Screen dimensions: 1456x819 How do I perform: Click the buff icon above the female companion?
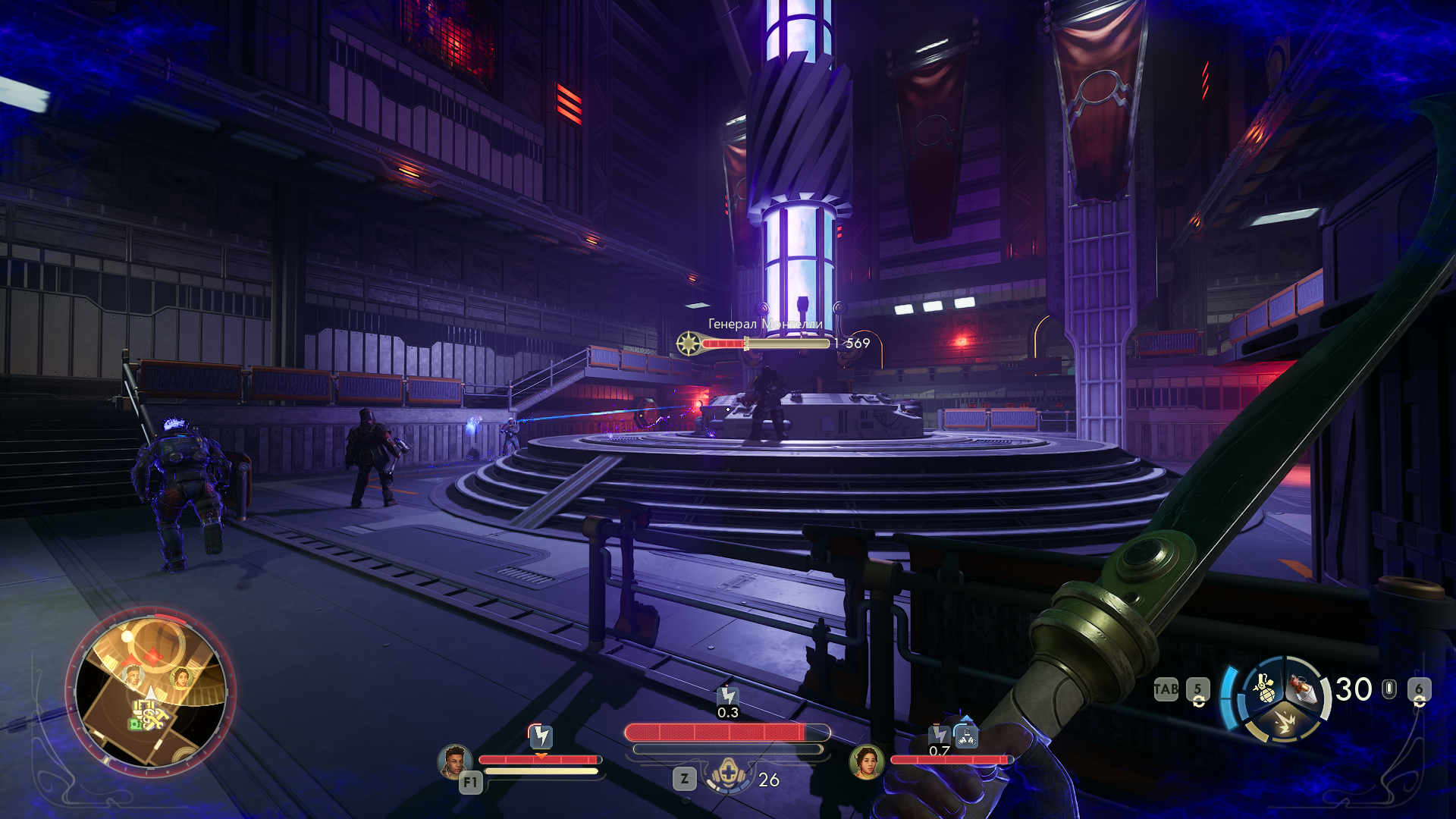click(x=966, y=734)
